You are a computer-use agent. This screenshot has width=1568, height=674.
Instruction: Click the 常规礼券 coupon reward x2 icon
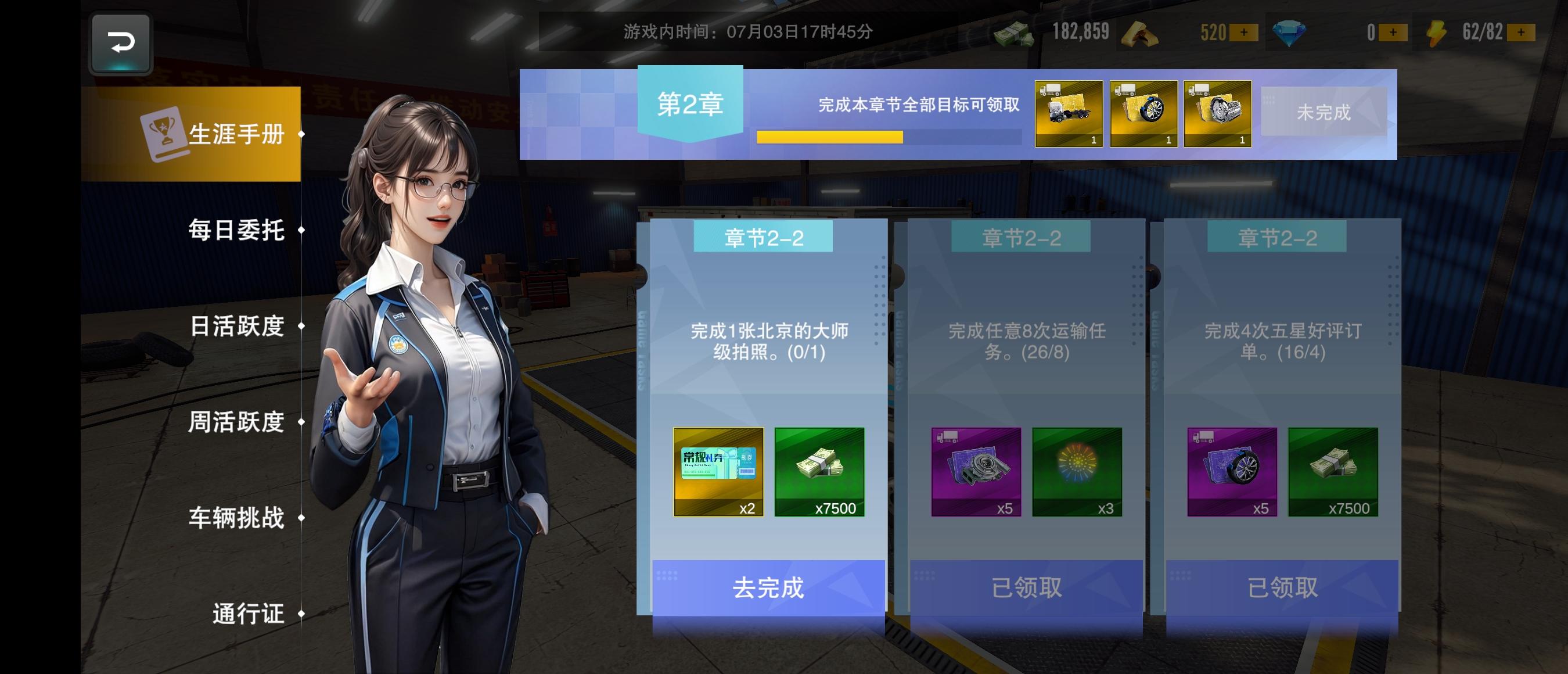point(718,472)
